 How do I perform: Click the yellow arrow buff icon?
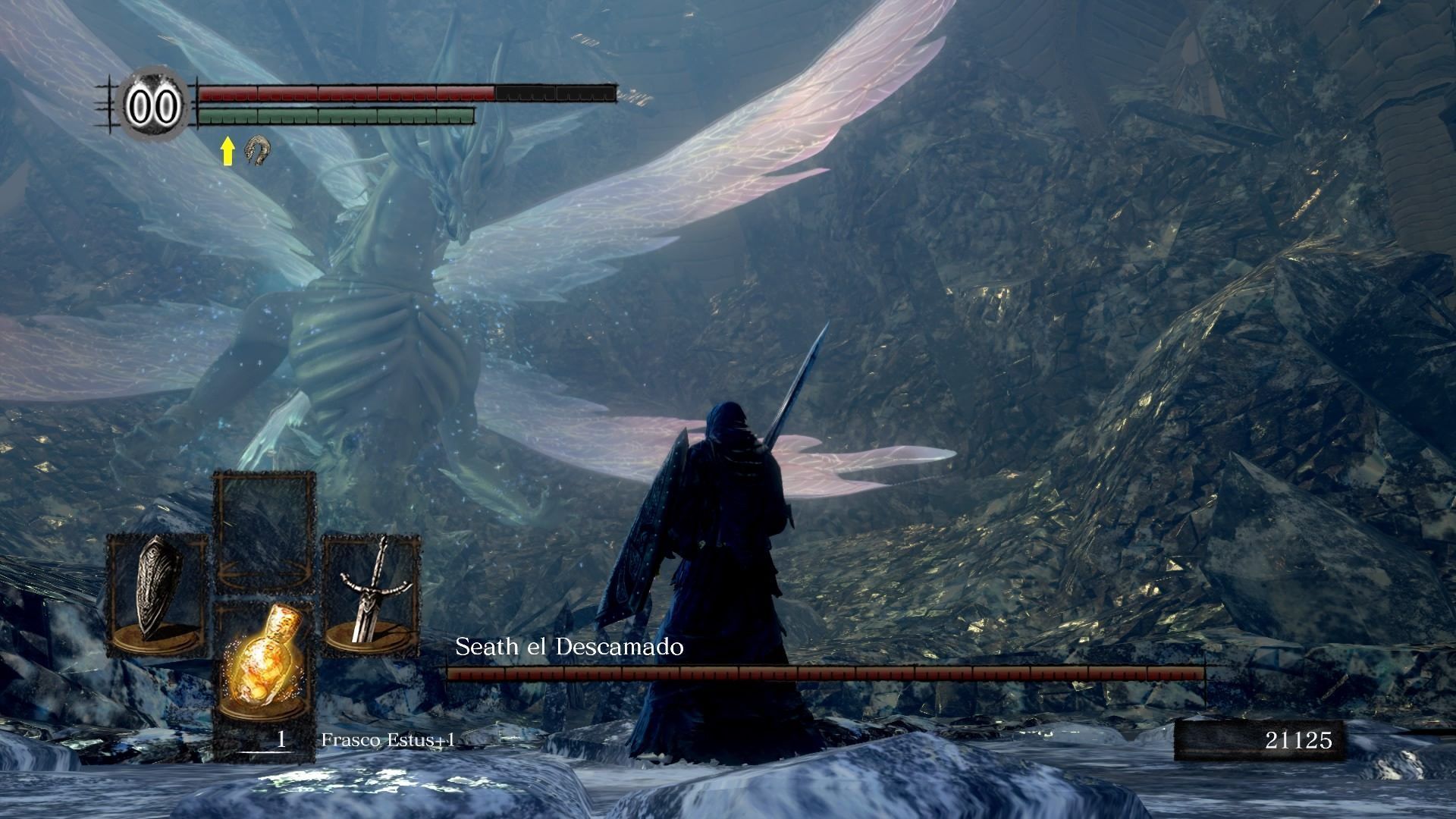(x=227, y=152)
